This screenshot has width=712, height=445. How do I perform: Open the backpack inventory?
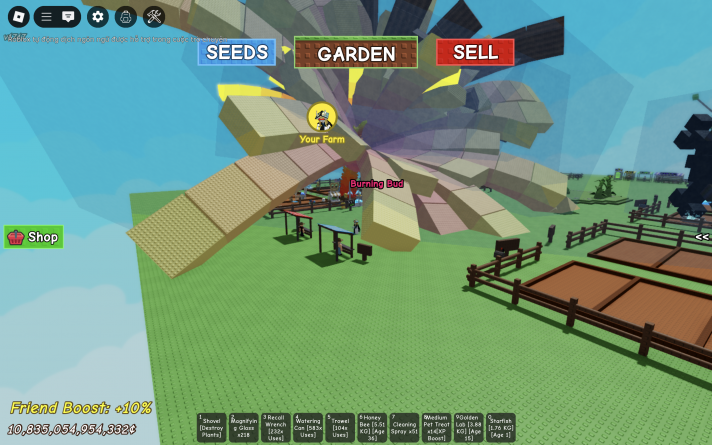(x=125, y=17)
